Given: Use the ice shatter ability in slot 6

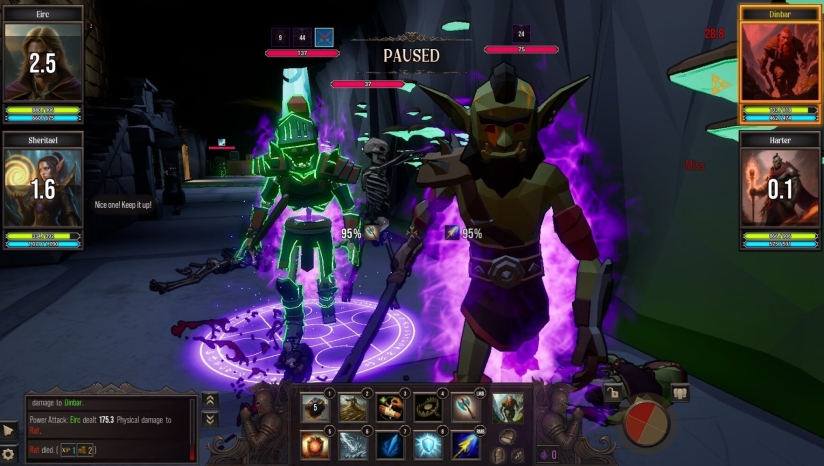Looking at the screenshot, I should point(354,444).
